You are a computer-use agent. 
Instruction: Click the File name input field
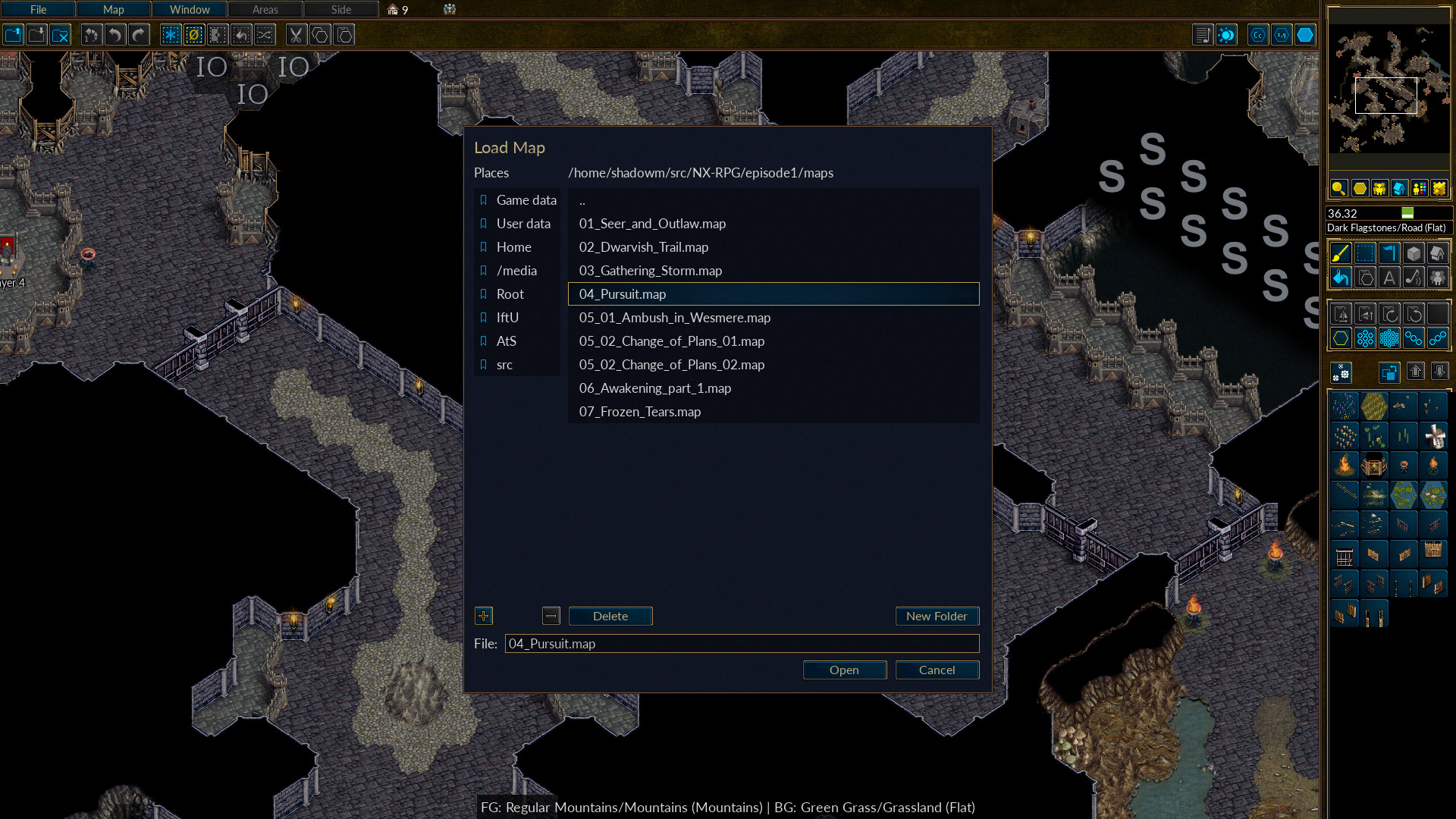pyautogui.click(x=741, y=644)
